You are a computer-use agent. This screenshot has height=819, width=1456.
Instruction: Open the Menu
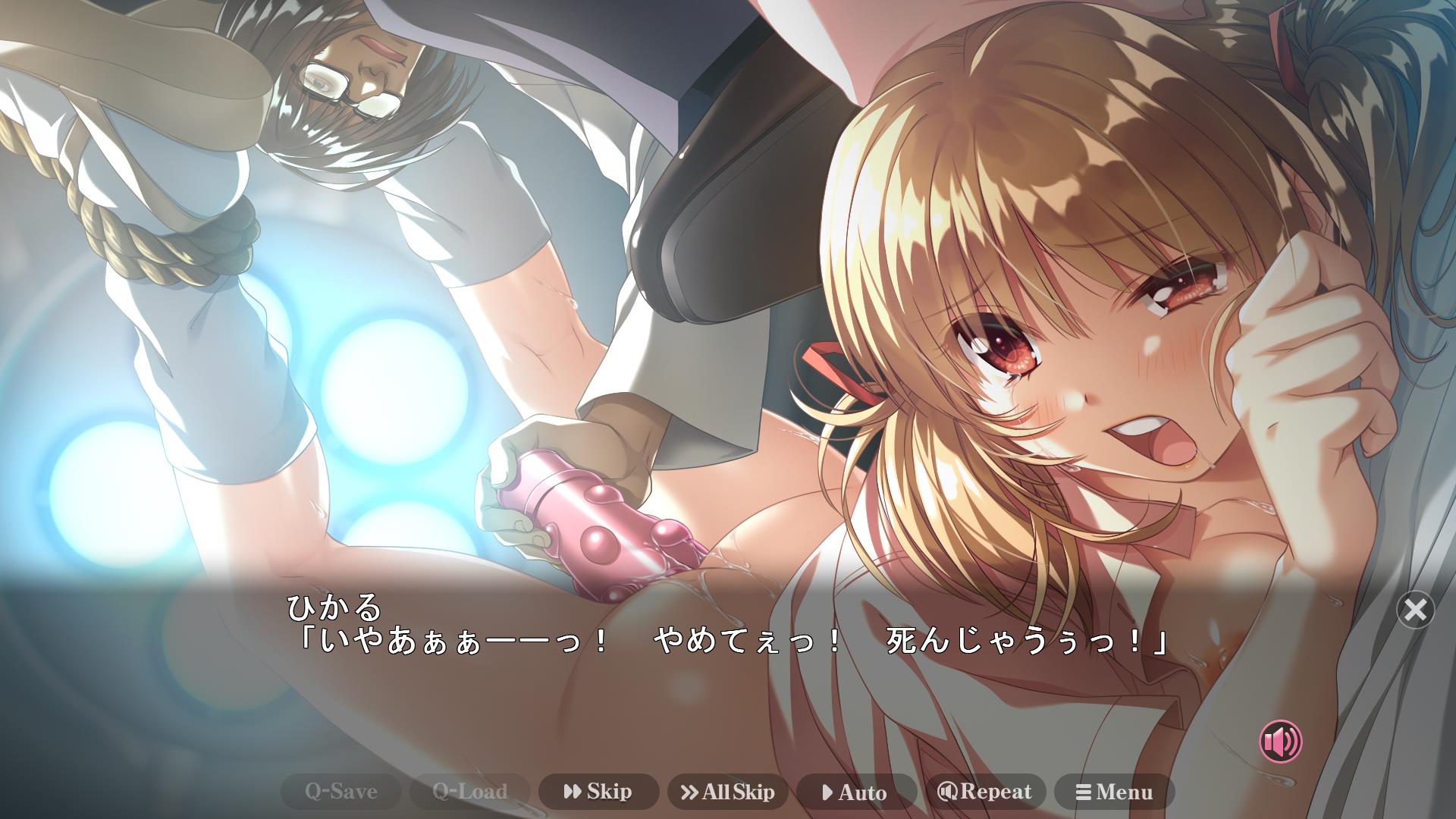tap(1114, 792)
